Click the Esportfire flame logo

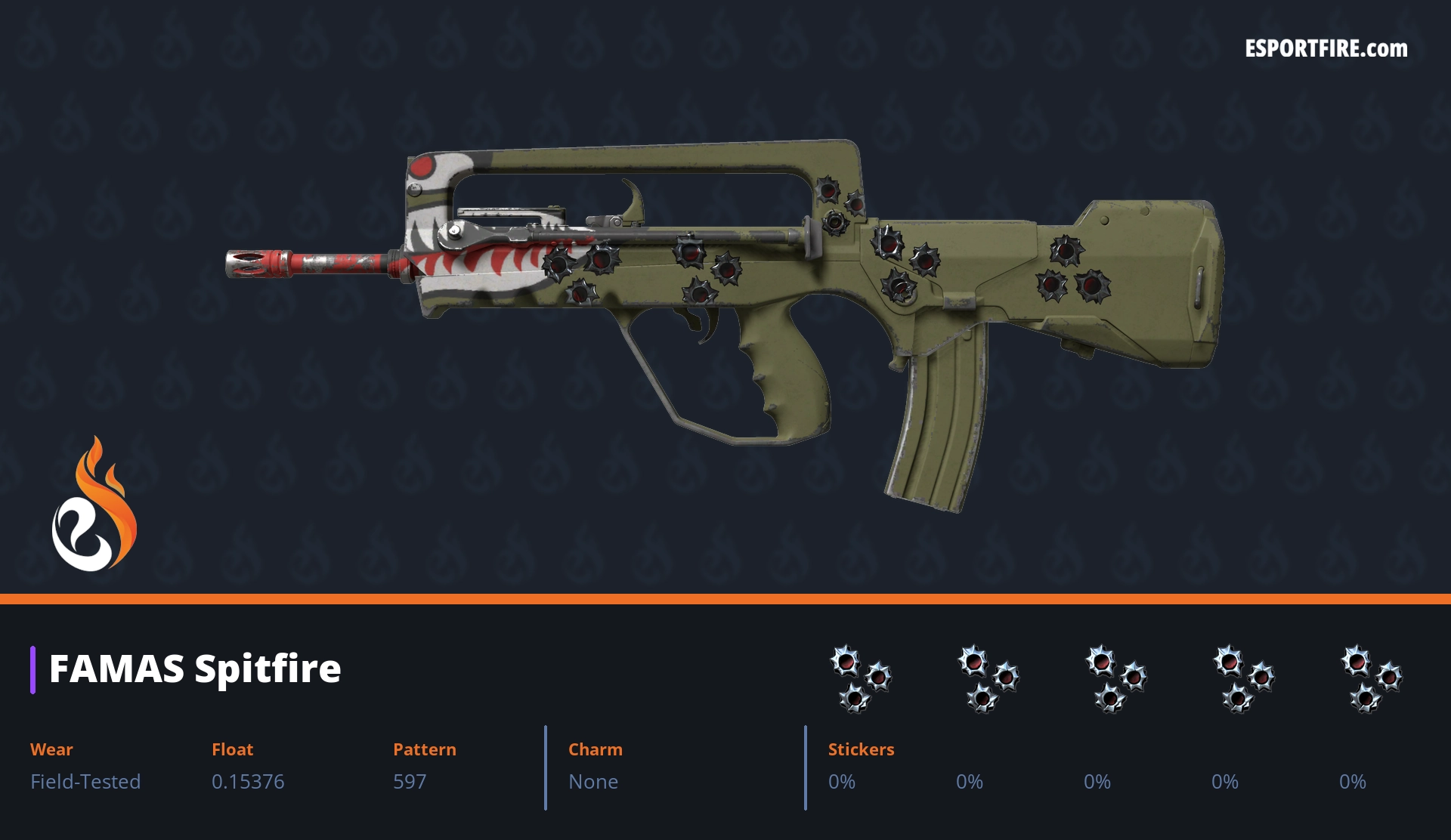click(x=94, y=505)
